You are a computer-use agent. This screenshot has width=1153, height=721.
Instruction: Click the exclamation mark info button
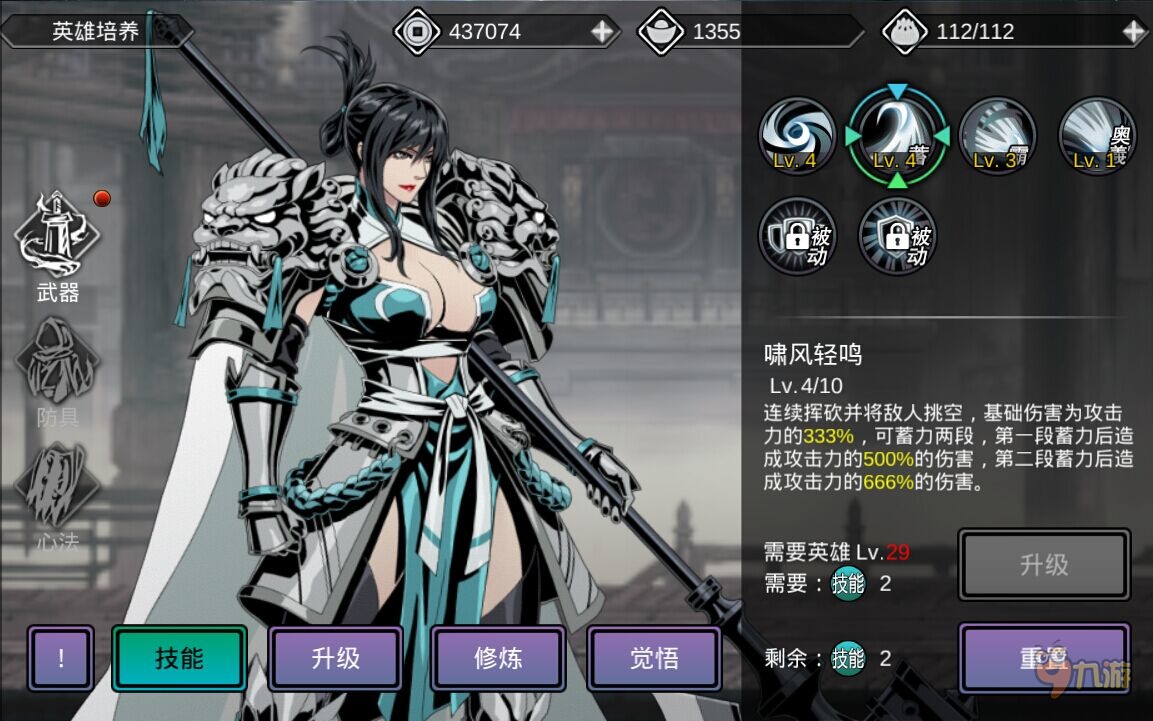[x=61, y=658]
